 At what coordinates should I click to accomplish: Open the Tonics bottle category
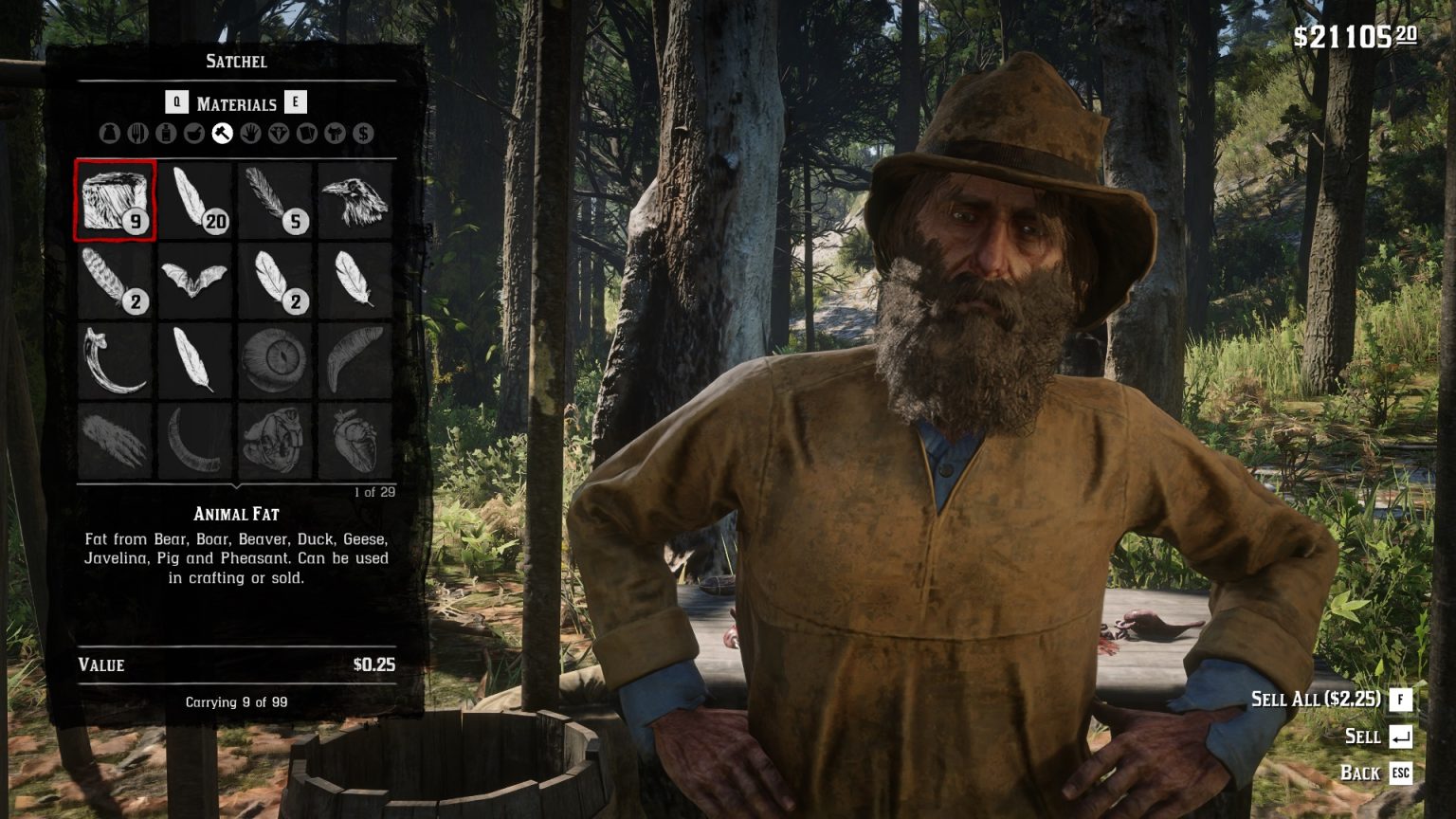tap(168, 133)
